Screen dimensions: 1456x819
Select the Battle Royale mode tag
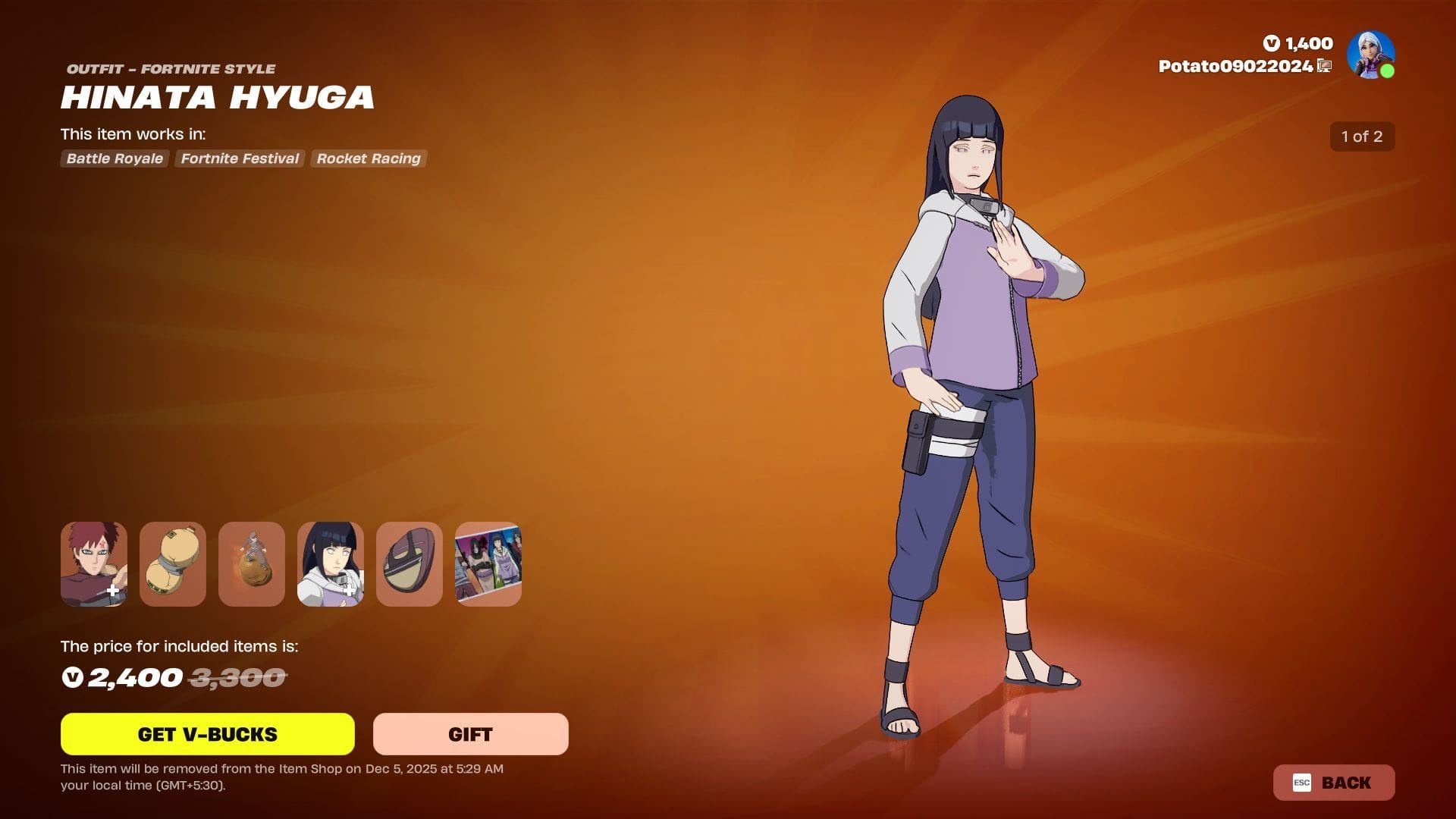114,158
